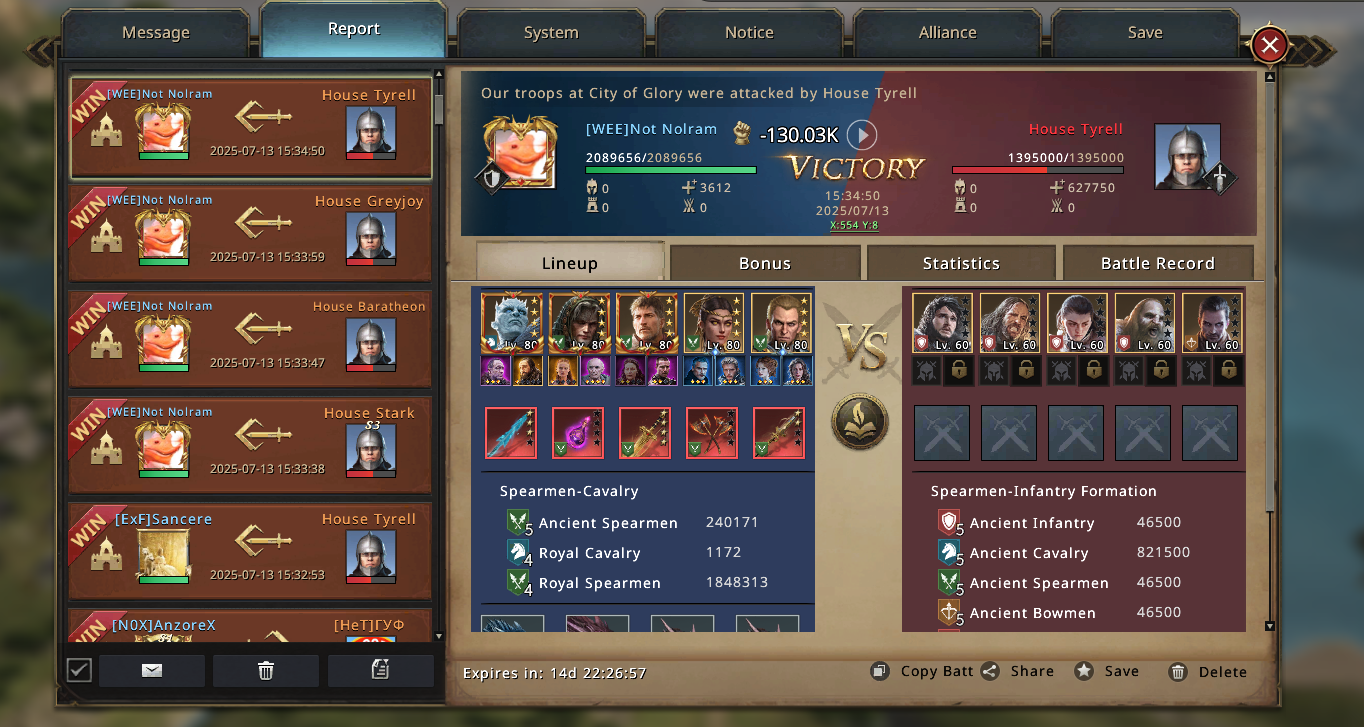Show the Alliance tab
Screen dimensions: 1364x727
947,33
